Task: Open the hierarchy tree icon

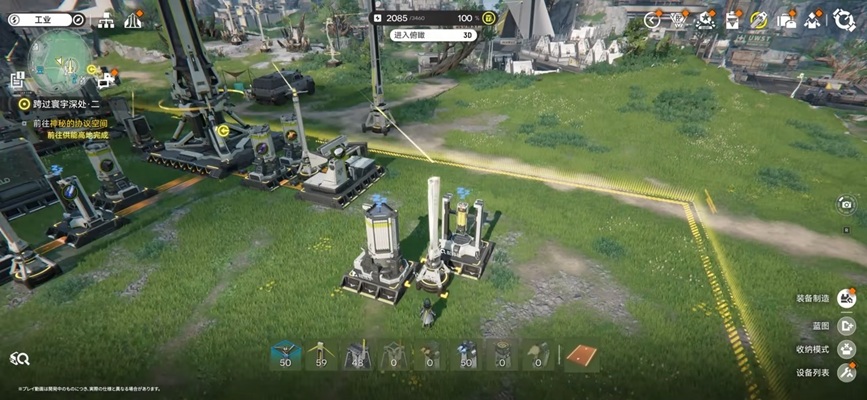Action: [107, 19]
